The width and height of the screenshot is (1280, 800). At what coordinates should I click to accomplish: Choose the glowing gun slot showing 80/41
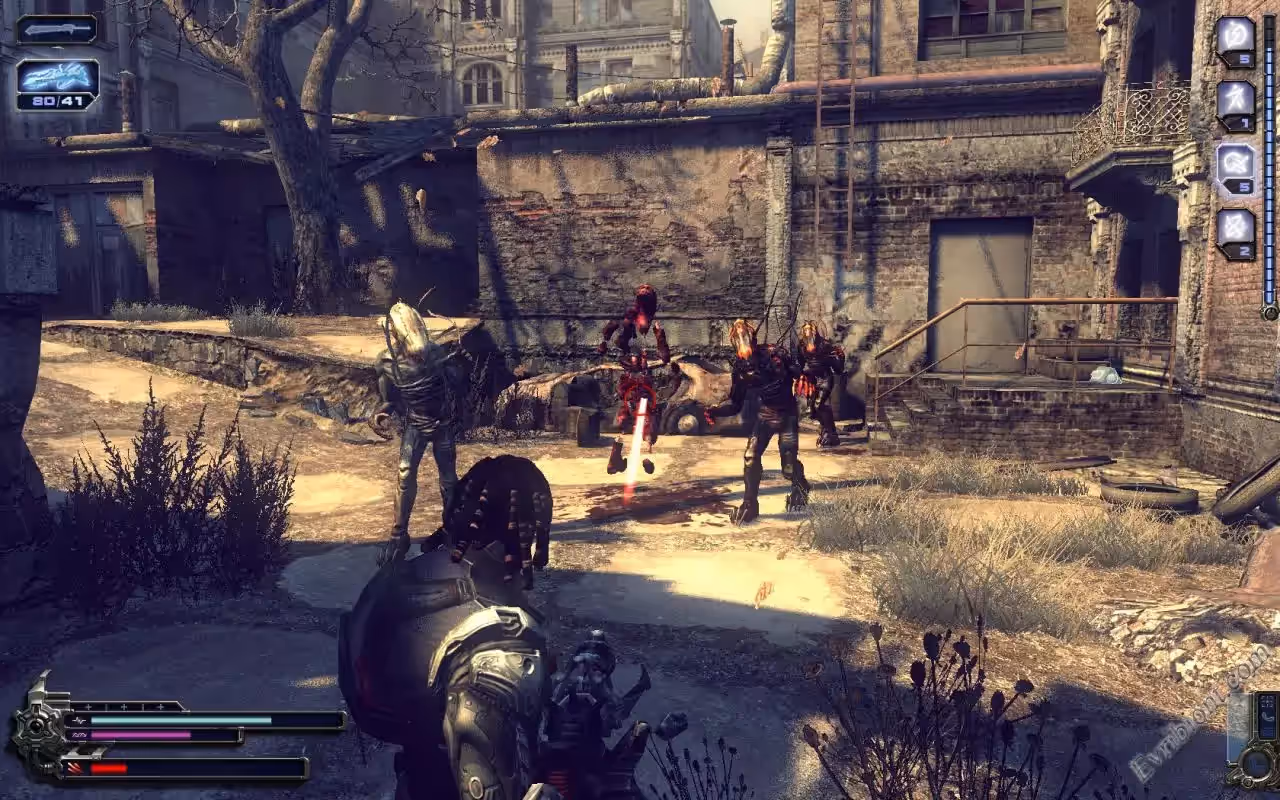point(57,84)
